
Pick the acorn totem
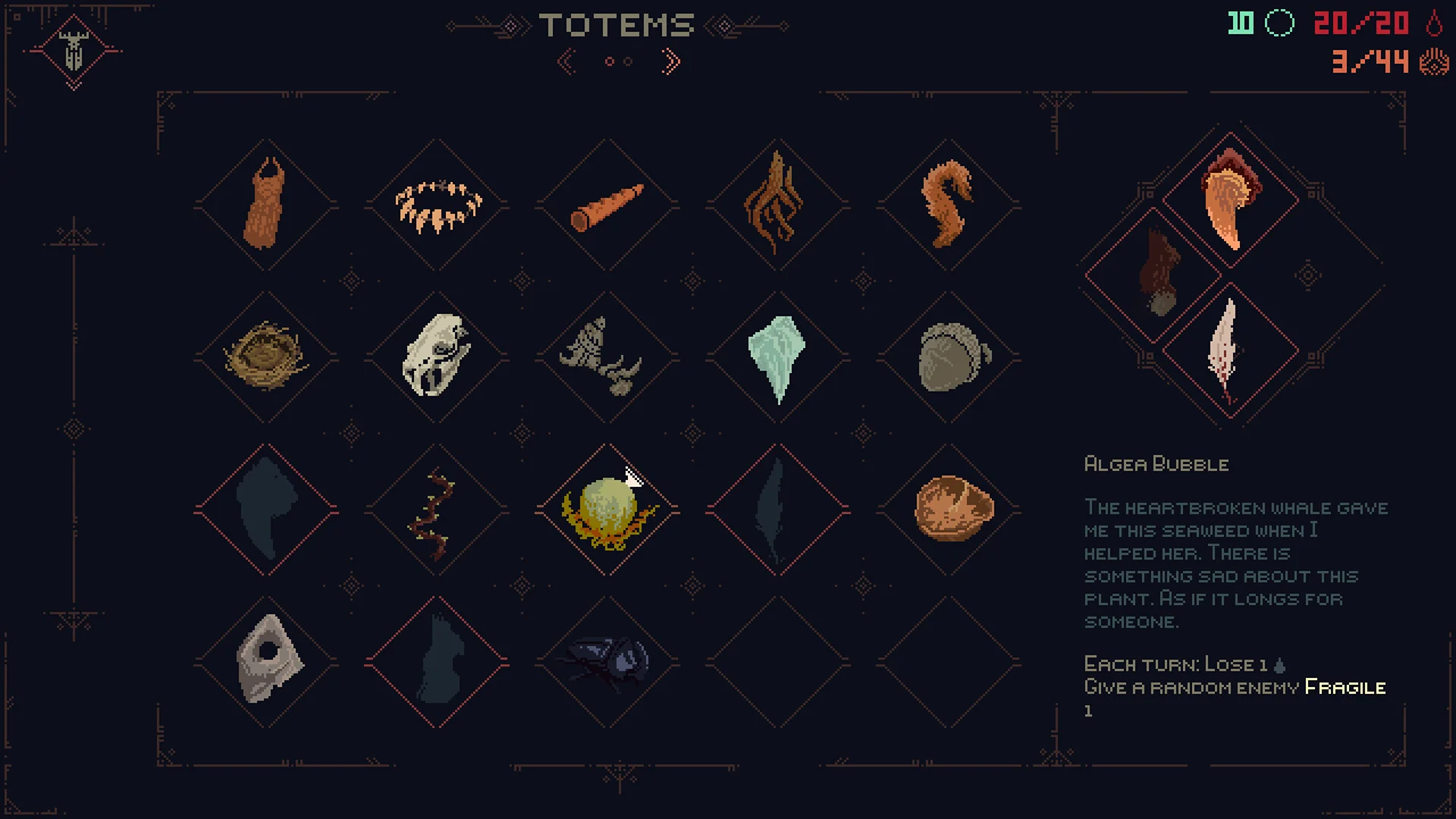[949, 356]
